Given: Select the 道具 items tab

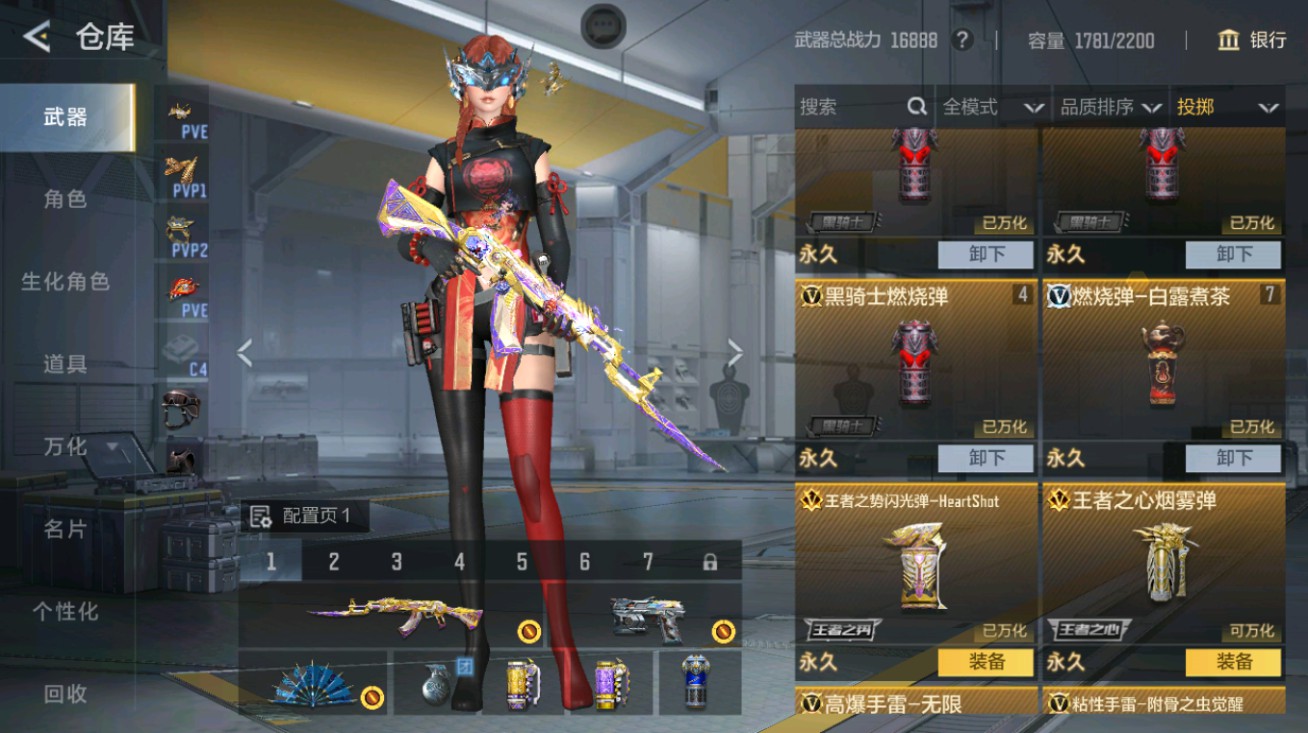Looking at the screenshot, I should point(66,364).
